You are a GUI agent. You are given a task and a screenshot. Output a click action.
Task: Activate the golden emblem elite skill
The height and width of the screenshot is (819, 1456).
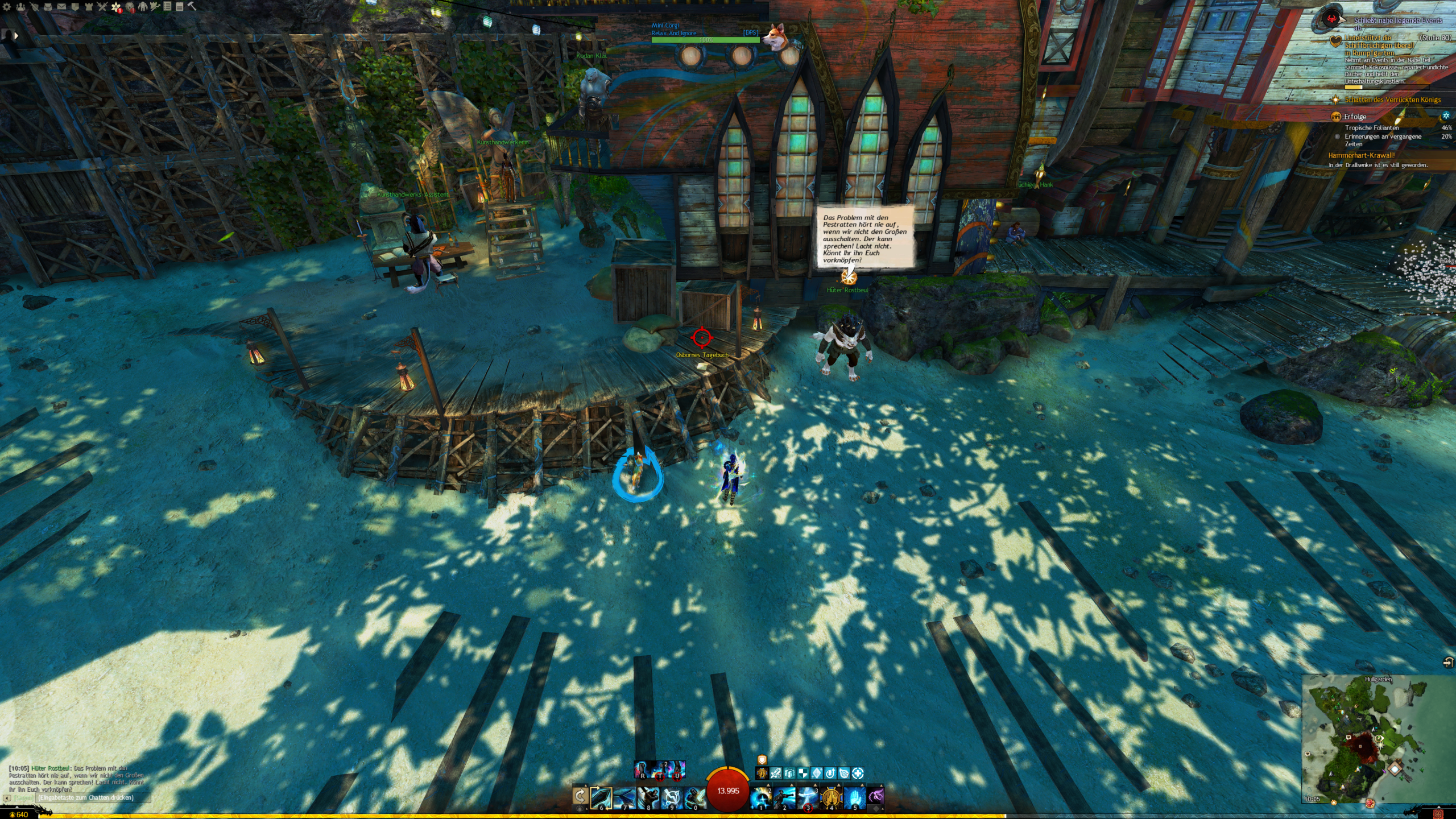[831, 797]
